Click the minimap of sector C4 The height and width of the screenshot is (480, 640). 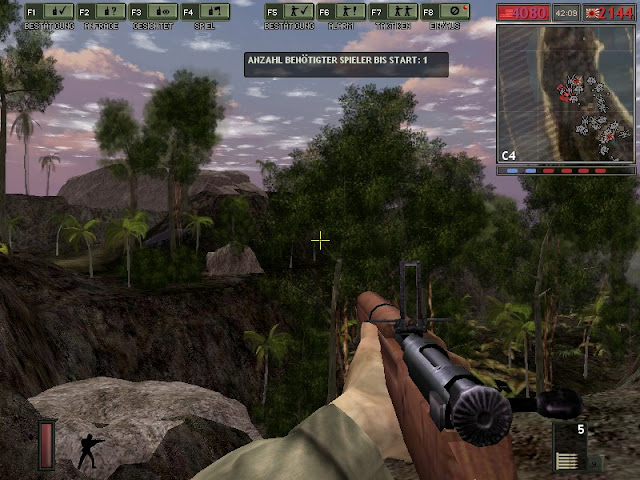click(x=566, y=94)
